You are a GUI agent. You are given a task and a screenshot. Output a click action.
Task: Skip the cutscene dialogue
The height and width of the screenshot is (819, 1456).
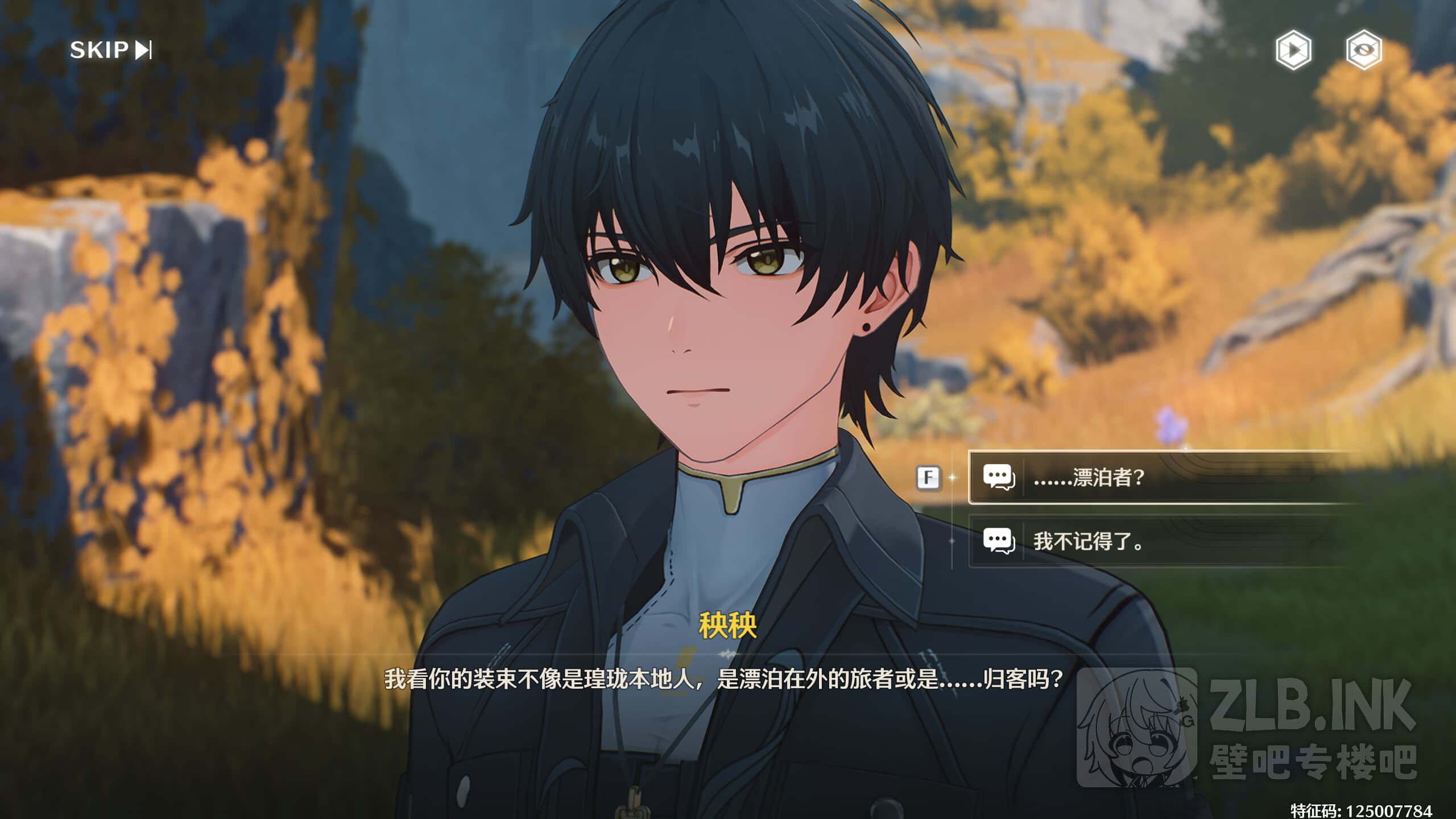(x=110, y=50)
